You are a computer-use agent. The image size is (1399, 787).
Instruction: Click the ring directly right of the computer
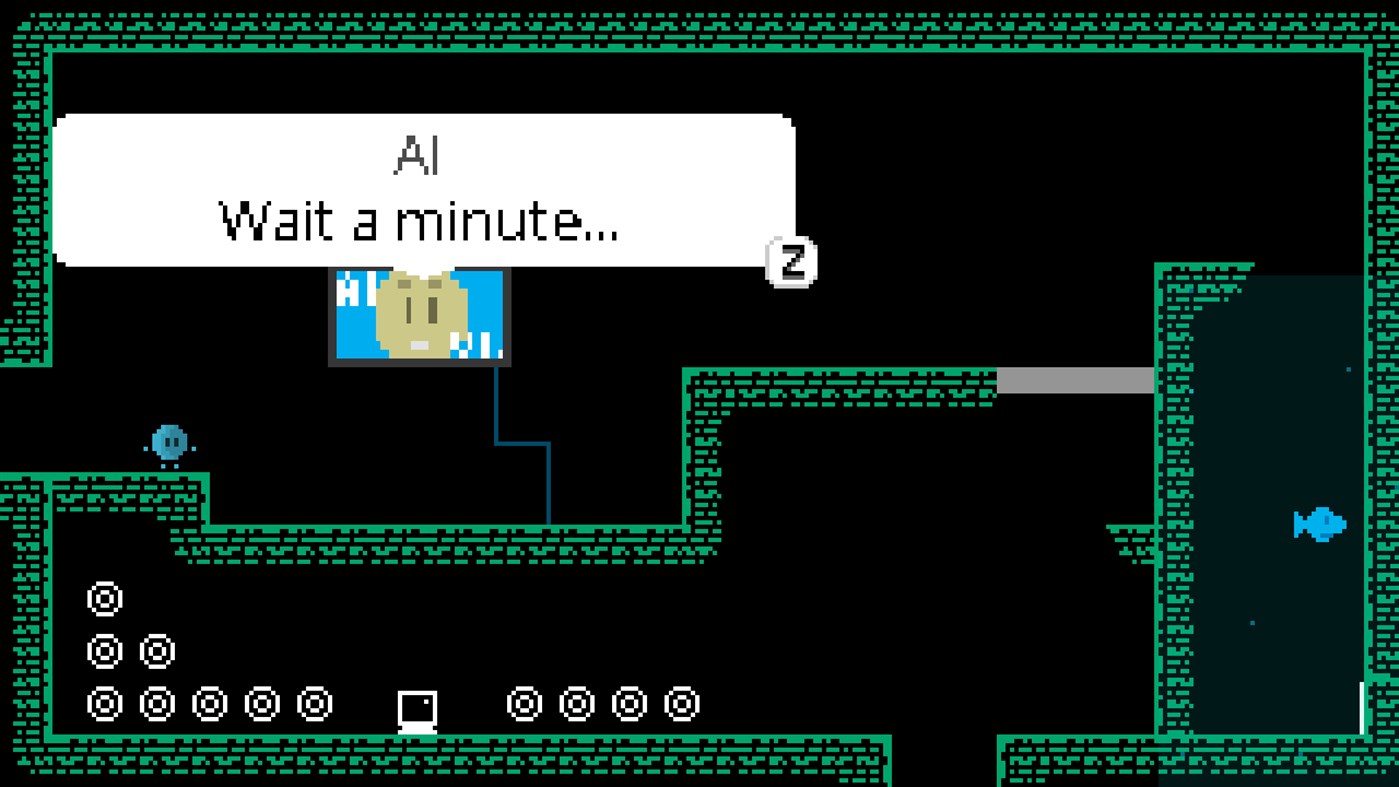(x=523, y=703)
